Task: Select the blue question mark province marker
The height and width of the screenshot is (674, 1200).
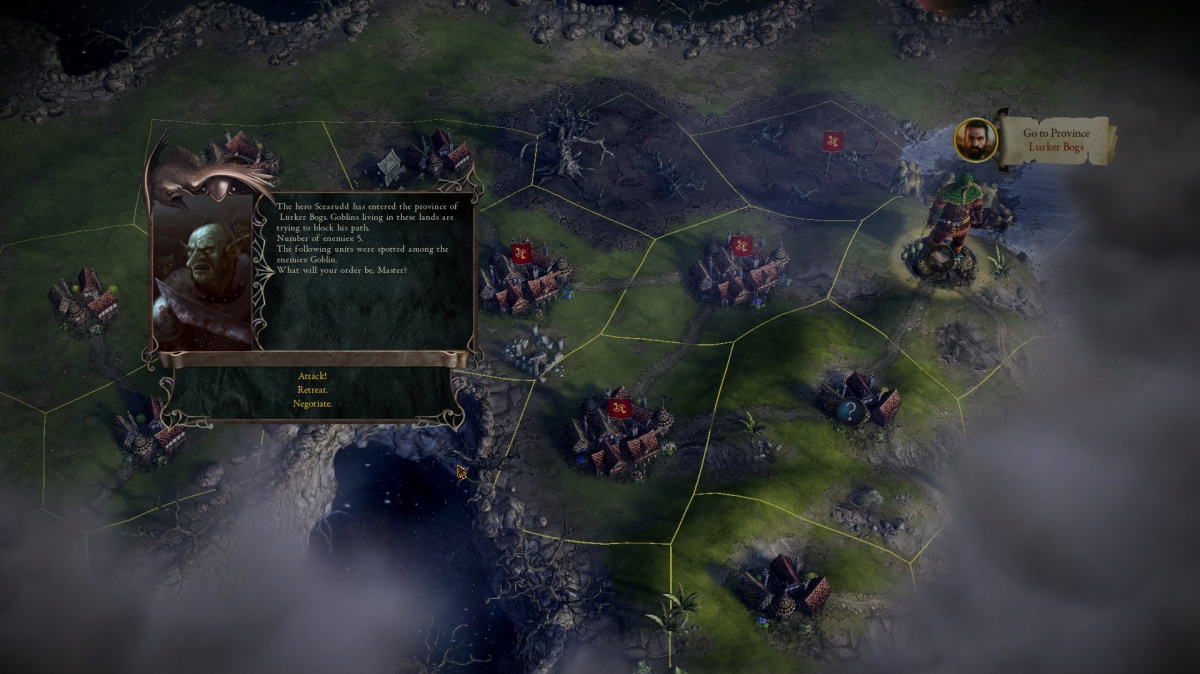Action: tap(850, 410)
